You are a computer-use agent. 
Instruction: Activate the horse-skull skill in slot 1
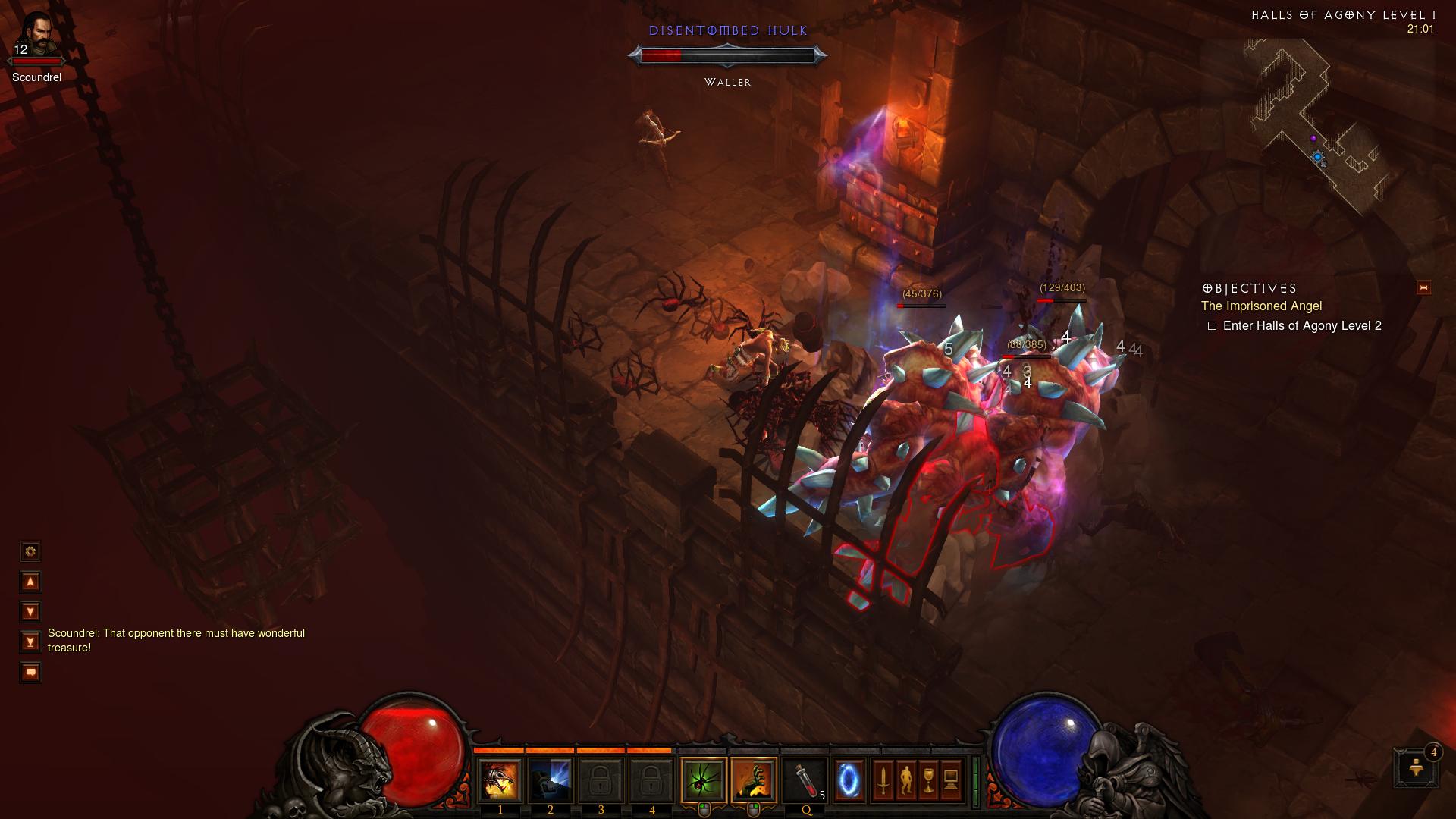(x=500, y=780)
